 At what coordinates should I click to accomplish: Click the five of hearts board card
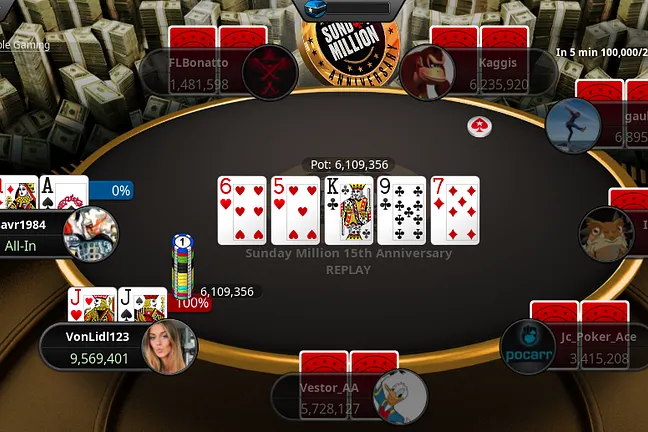(x=295, y=210)
